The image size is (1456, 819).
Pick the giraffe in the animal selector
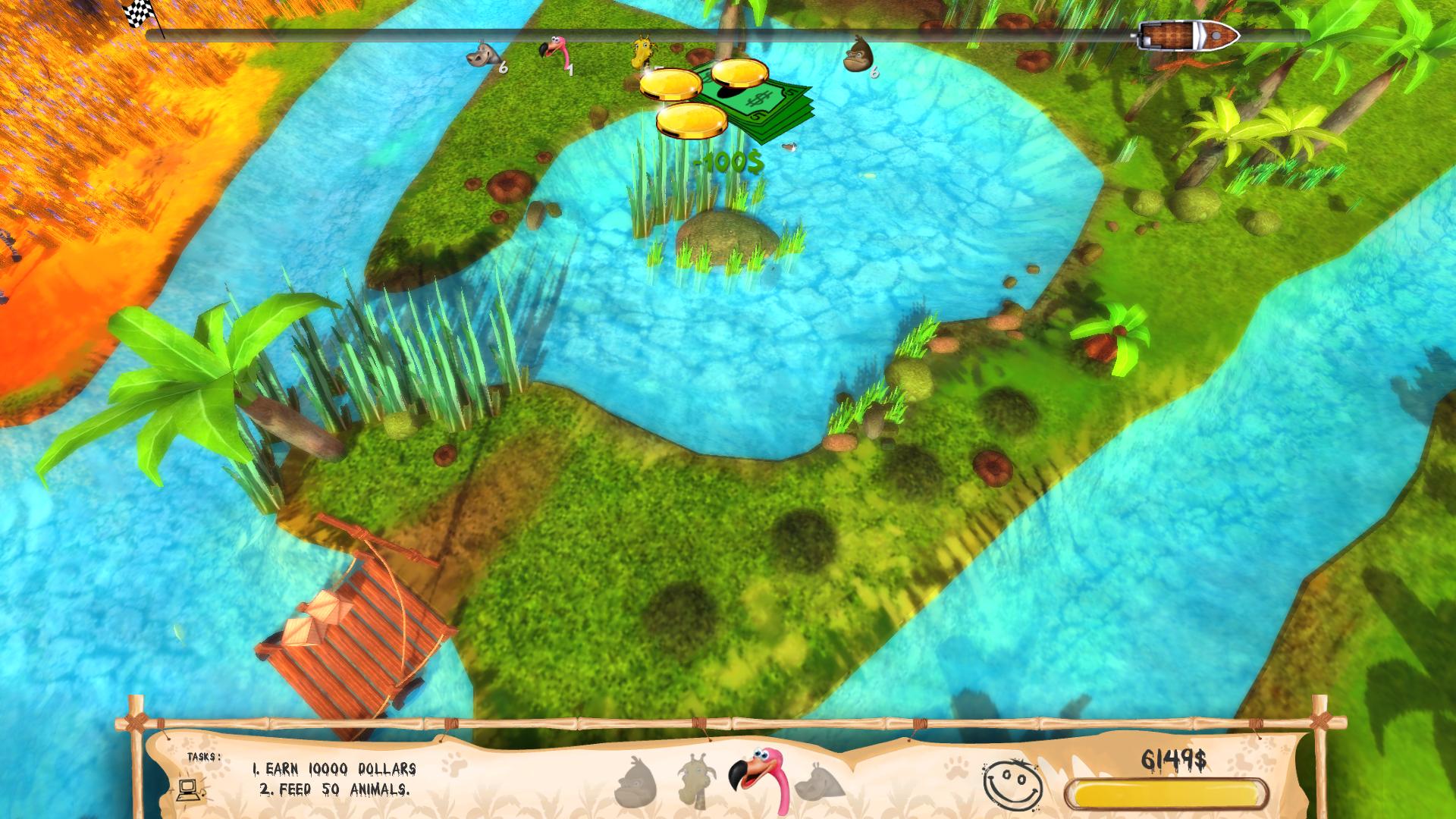click(697, 781)
